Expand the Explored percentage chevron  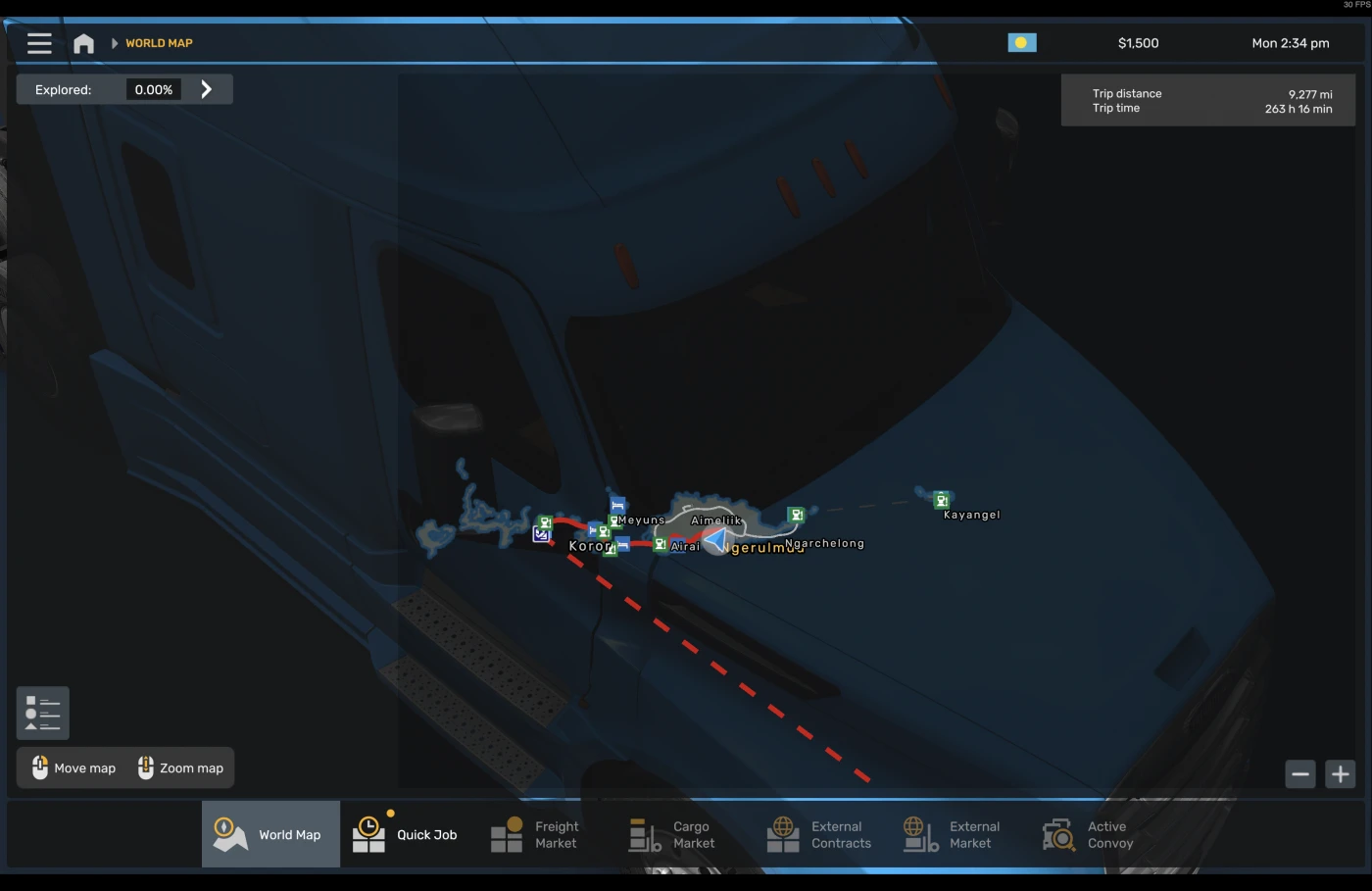pyautogui.click(x=207, y=88)
